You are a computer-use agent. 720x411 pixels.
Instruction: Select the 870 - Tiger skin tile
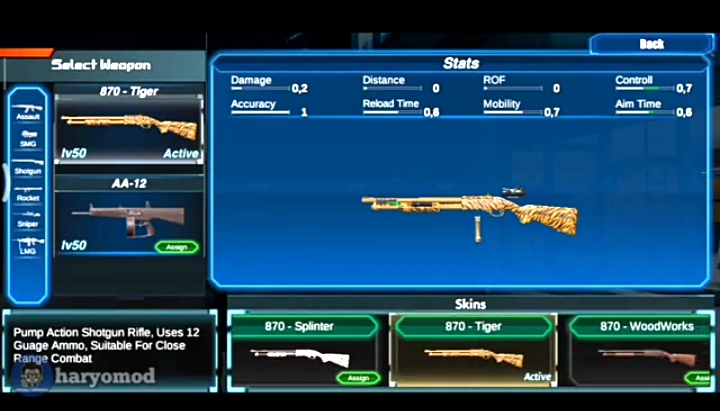point(473,350)
